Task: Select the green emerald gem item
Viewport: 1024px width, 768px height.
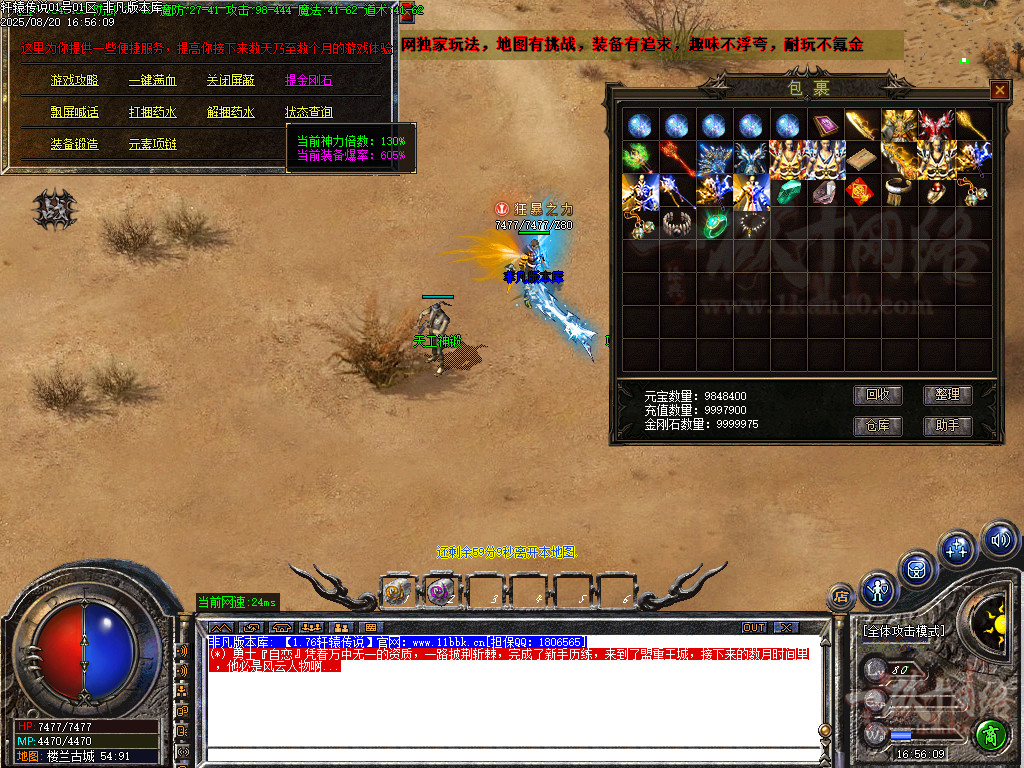Action: pyautogui.click(x=788, y=191)
